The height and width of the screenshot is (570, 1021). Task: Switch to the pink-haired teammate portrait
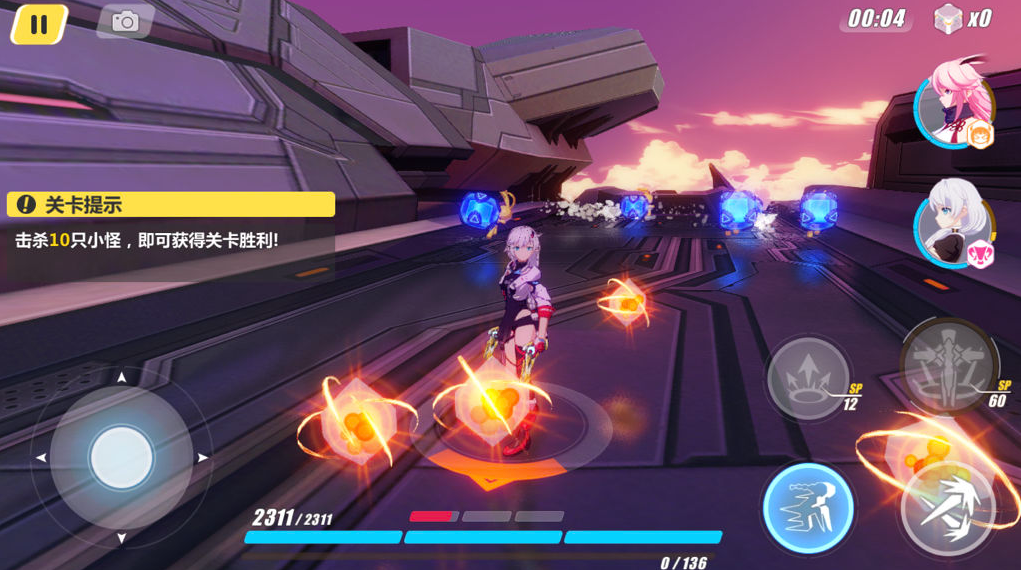[x=952, y=103]
